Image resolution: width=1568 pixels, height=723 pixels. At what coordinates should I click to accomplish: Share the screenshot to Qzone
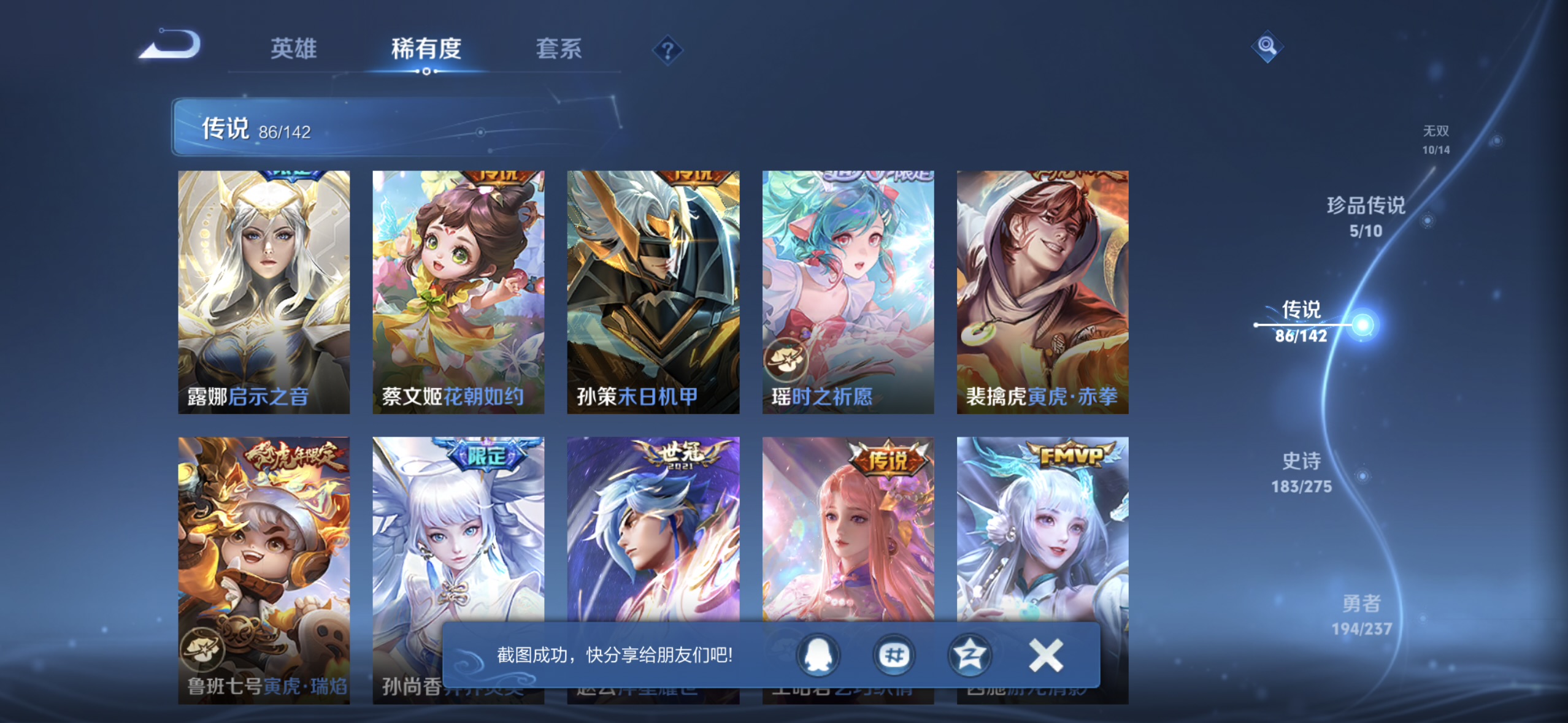click(x=969, y=656)
